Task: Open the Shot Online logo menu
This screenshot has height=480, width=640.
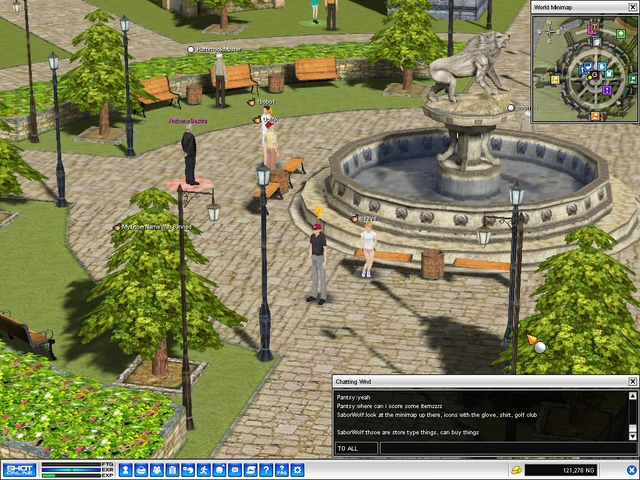Action: coord(20,470)
